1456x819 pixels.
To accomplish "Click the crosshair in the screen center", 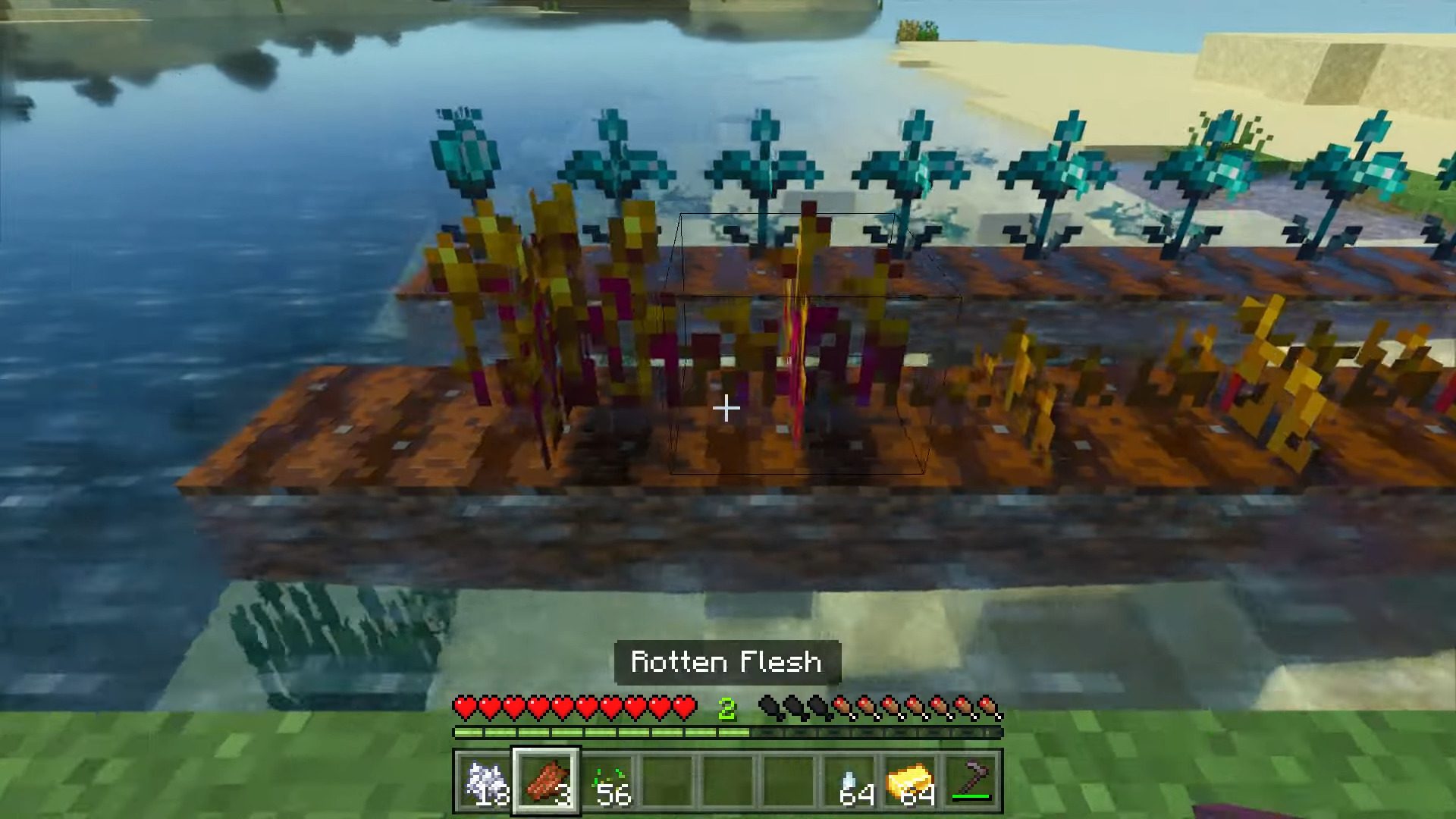I will click(x=726, y=409).
